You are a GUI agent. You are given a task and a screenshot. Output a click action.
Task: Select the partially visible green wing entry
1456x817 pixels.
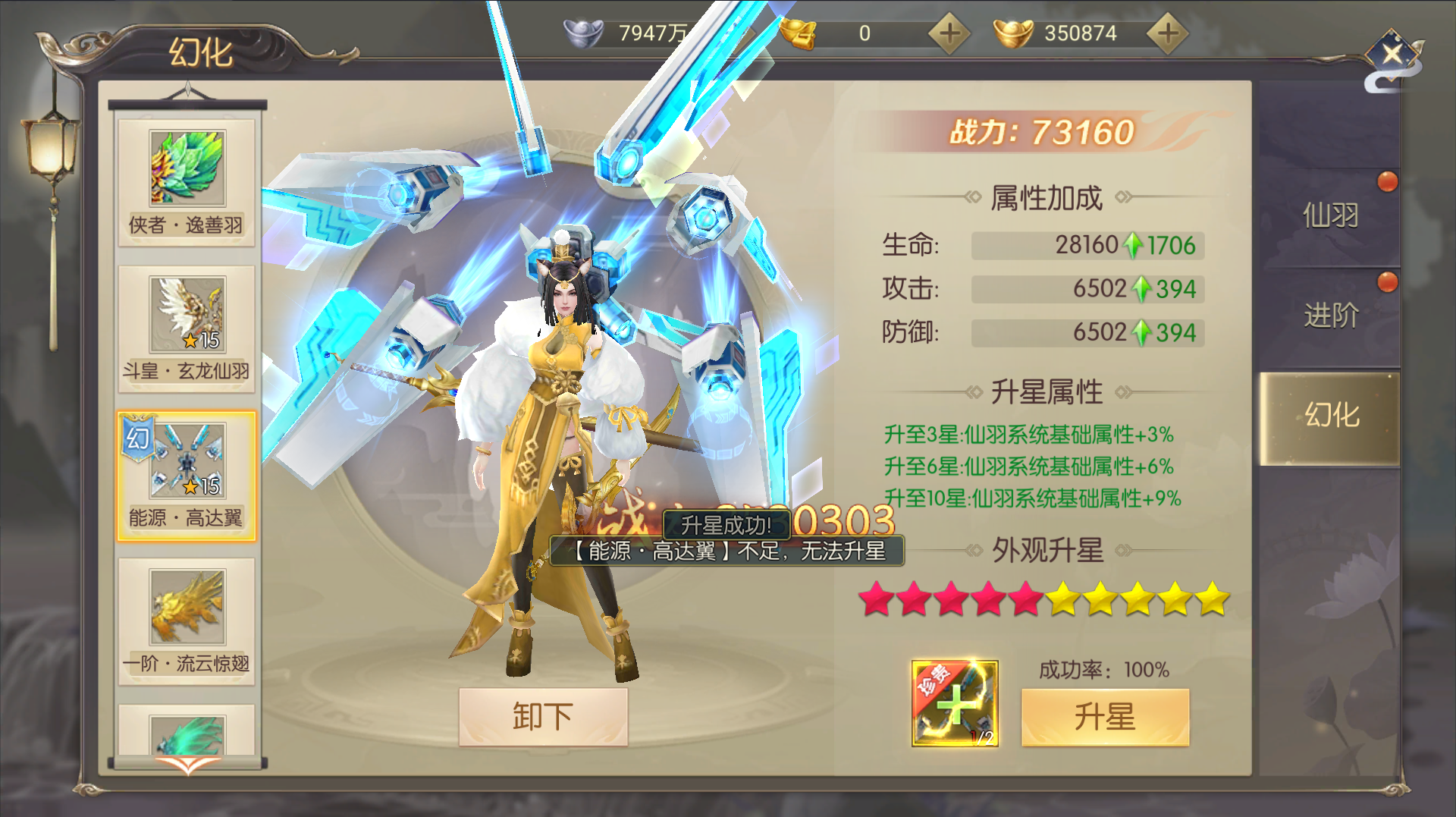point(187,732)
